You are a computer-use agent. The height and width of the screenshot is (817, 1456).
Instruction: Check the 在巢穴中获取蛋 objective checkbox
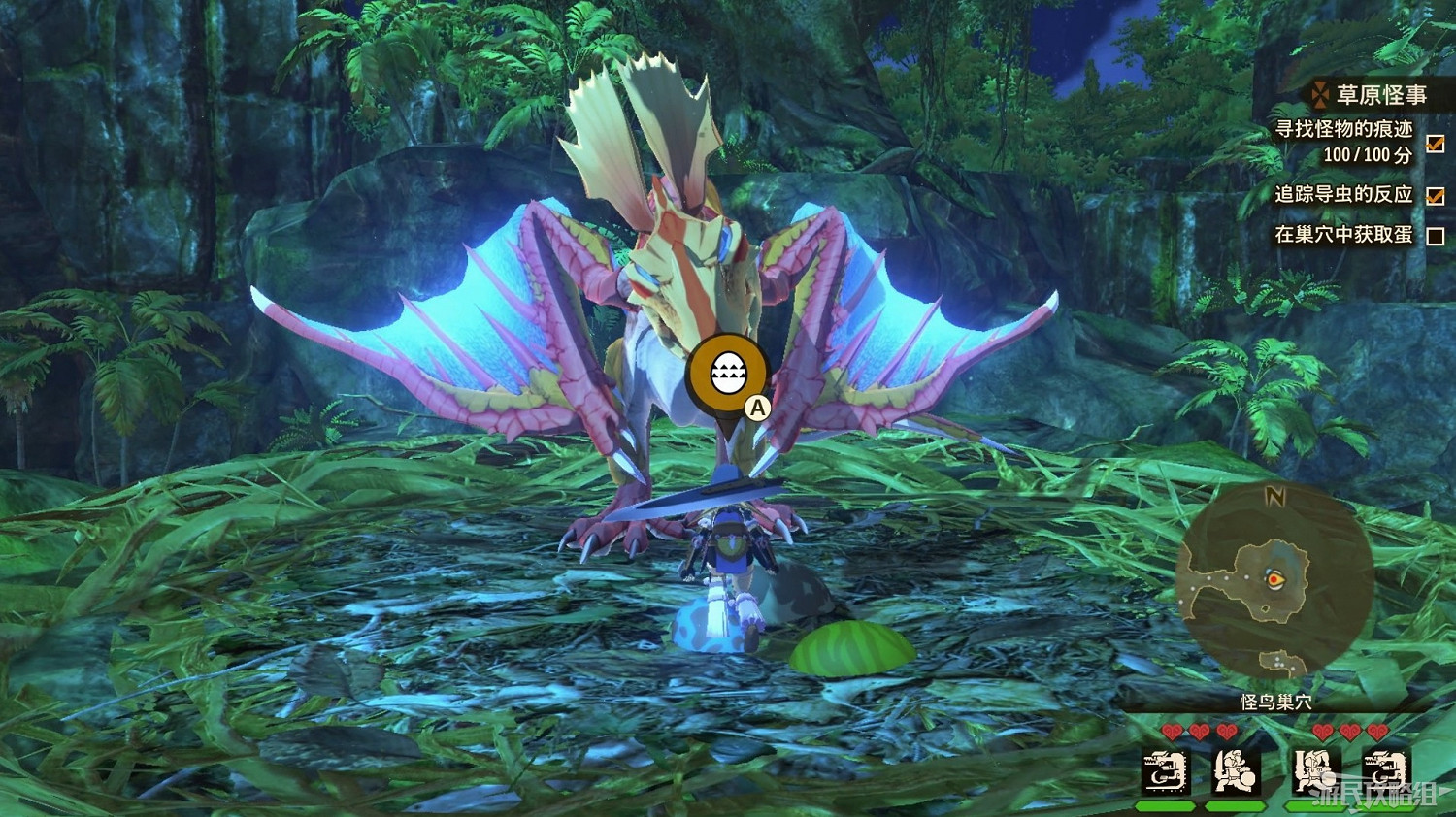pyautogui.click(x=1434, y=236)
